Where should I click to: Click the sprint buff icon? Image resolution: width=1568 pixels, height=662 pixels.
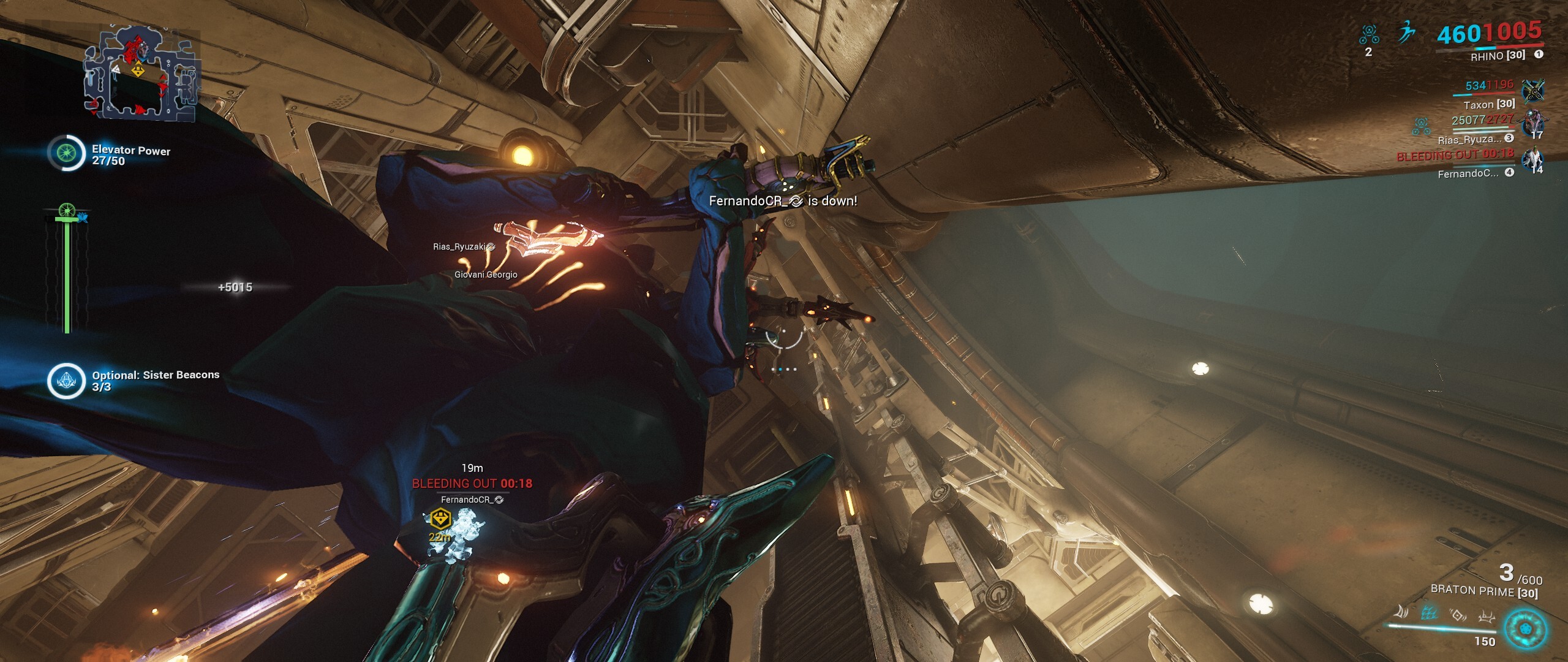[x=1406, y=32]
